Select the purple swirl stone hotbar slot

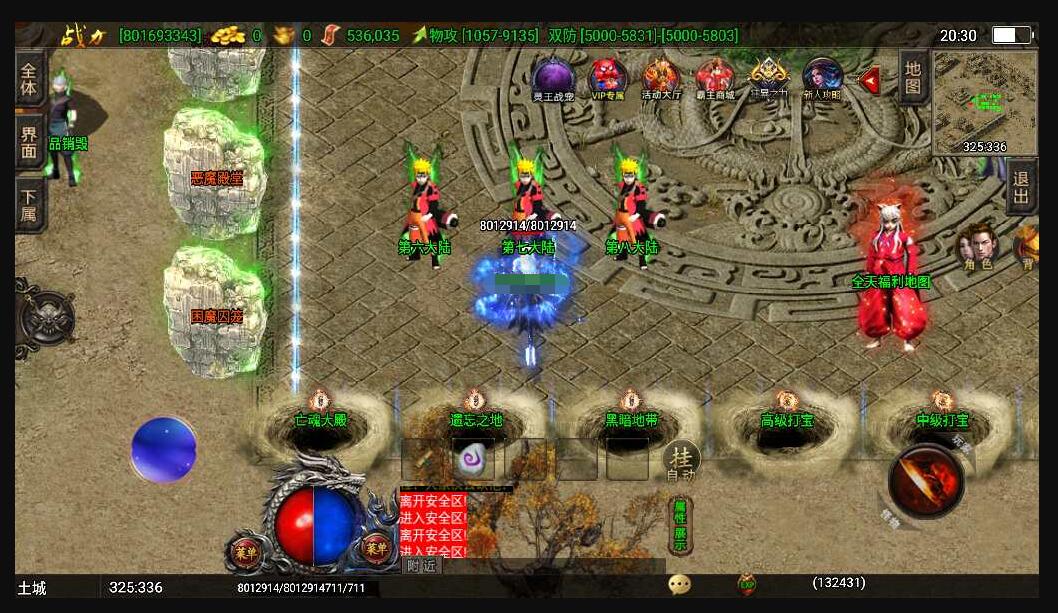tap(473, 459)
